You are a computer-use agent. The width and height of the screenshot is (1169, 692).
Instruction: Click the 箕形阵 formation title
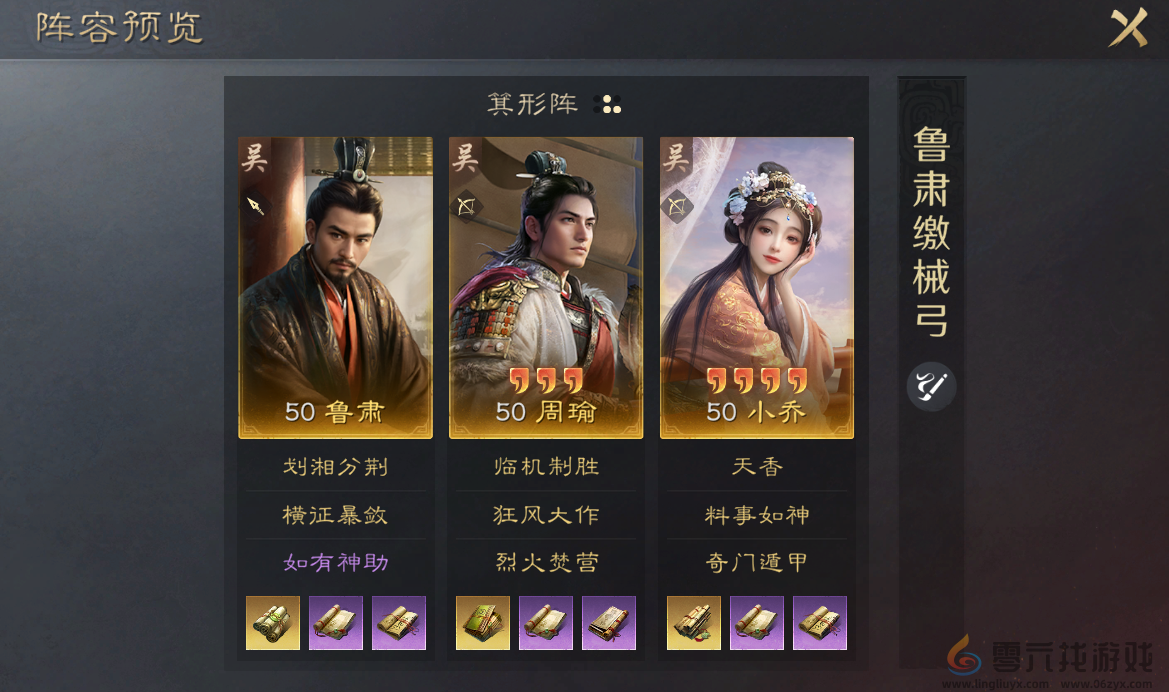[532, 104]
